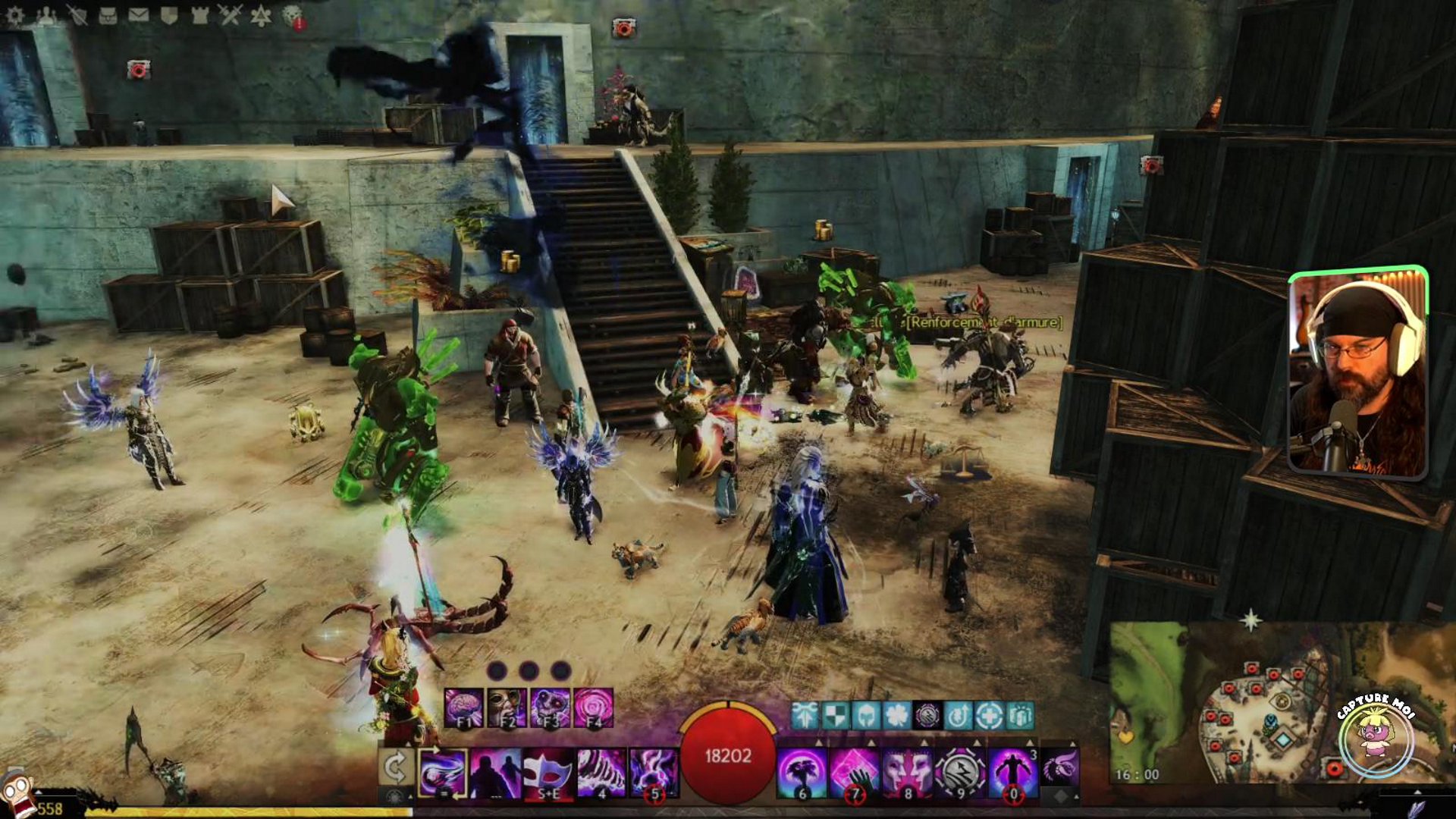The height and width of the screenshot is (819, 1456).
Task: Activate the F4 pink spiral skill
Action: point(593,708)
